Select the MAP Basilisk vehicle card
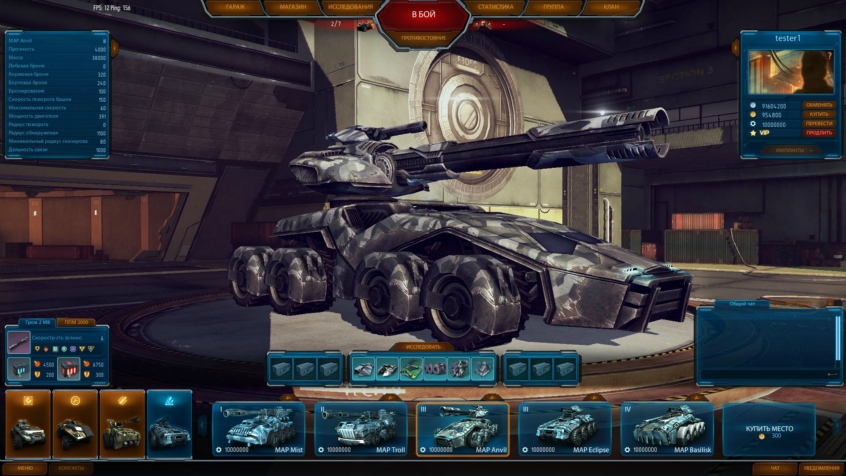 pyautogui.click(x=666, y=428)
